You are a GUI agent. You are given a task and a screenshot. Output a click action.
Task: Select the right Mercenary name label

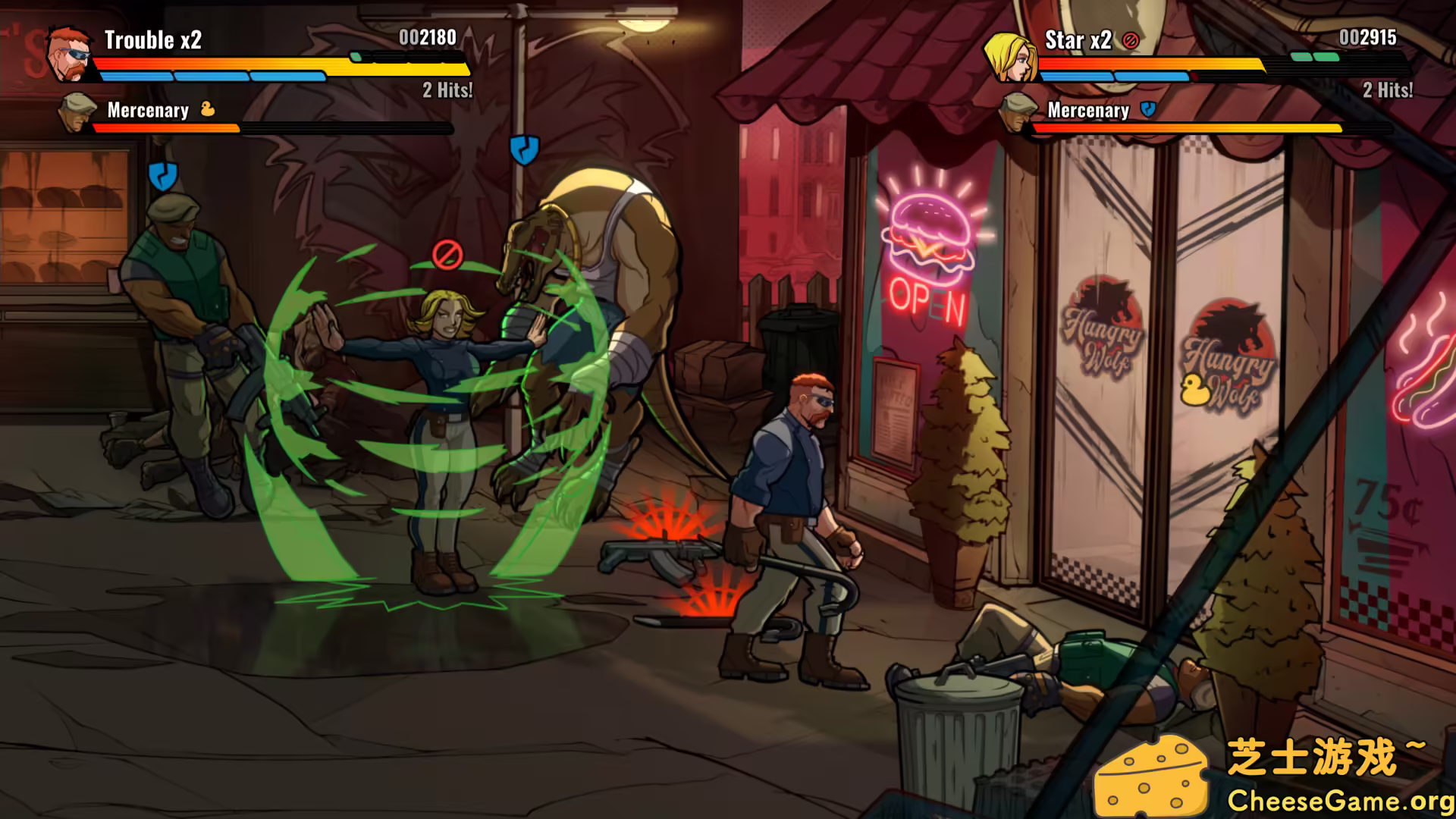1088,111
